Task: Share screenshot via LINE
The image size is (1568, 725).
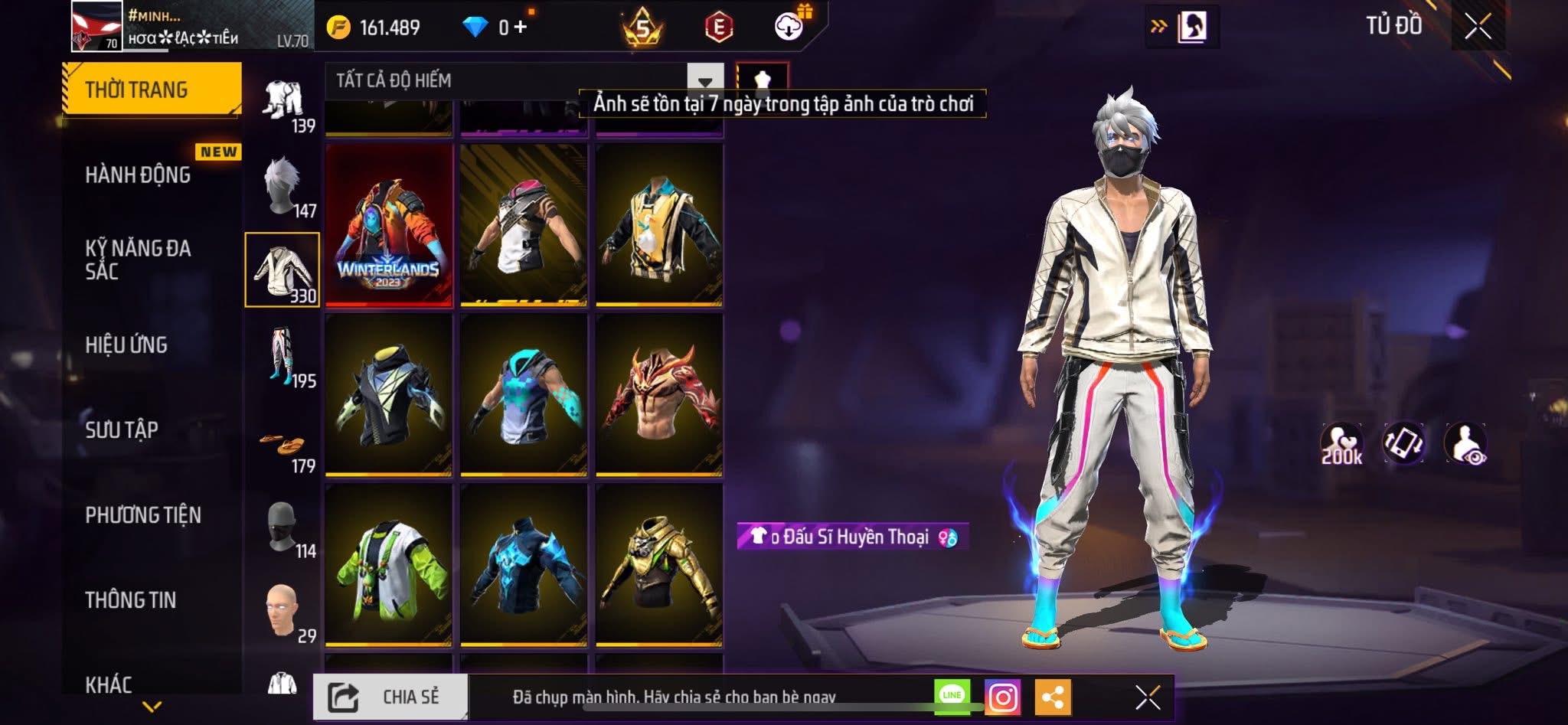Action: click(952, 695)
